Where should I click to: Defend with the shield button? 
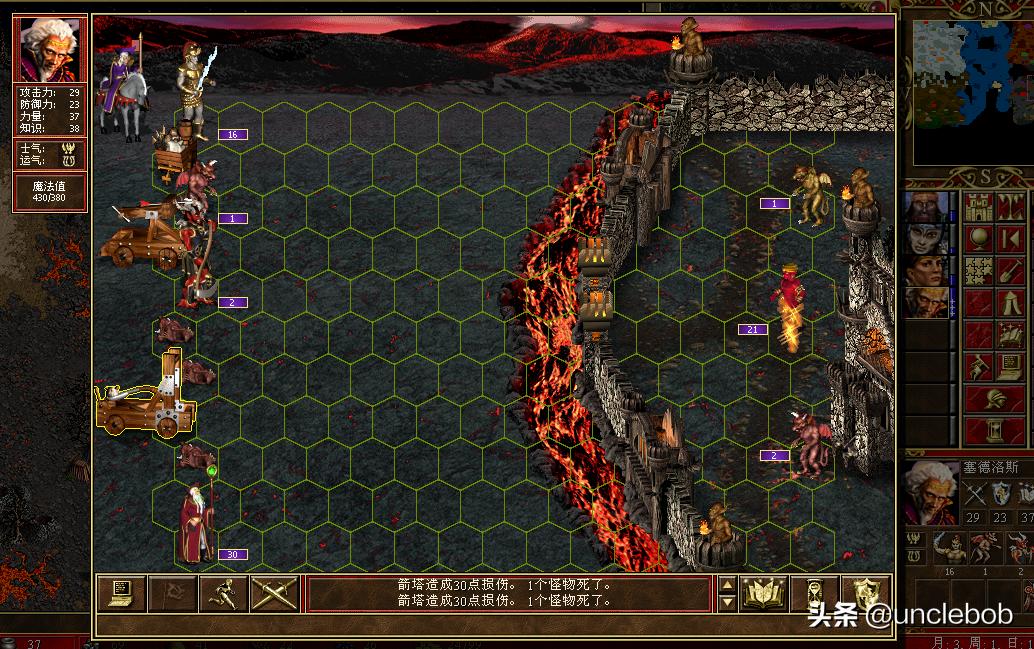coord(865,594)
